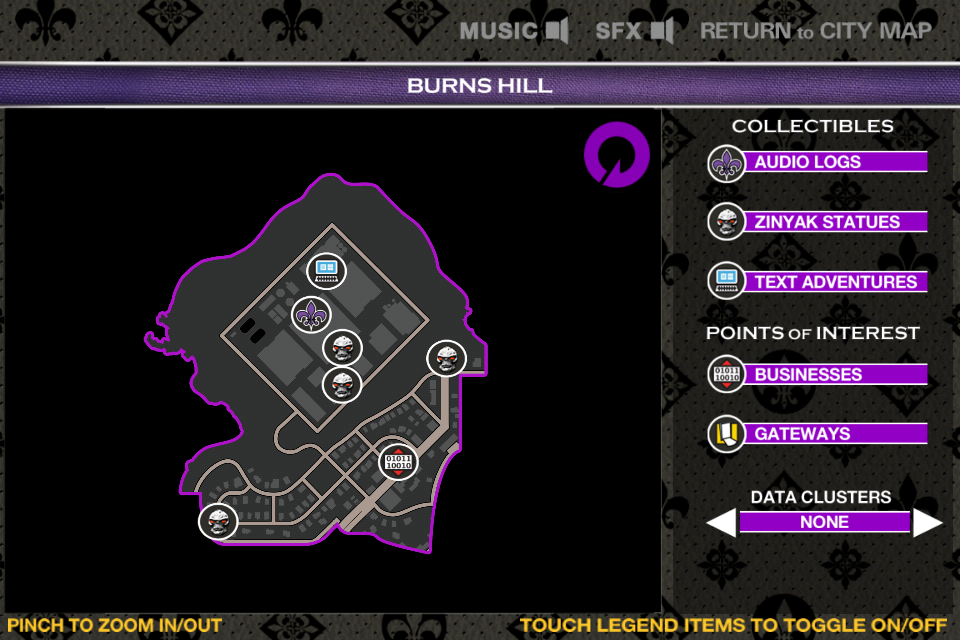
Task: Return to City Map
Action: [816, 31]
